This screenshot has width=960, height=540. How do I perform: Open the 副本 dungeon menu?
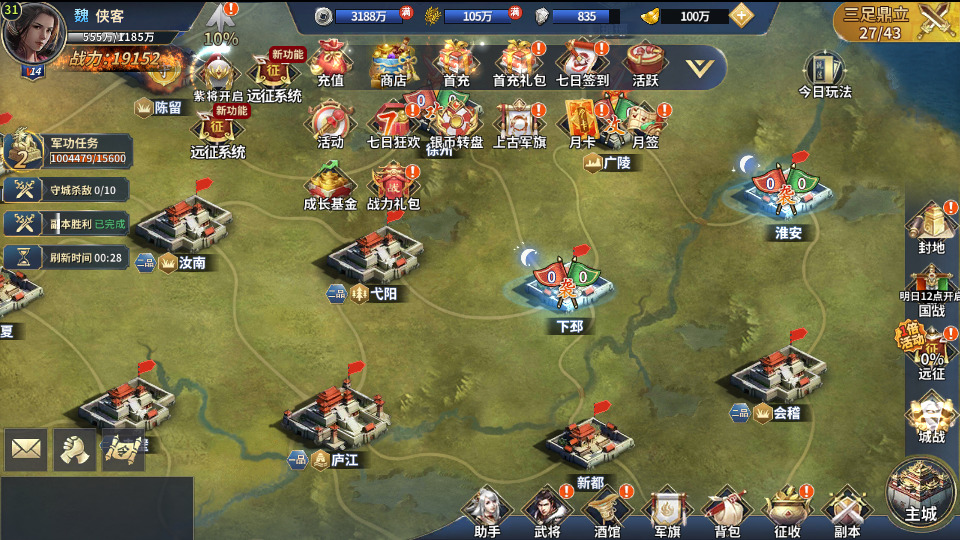pyautogui.click(x=847, y=510)
